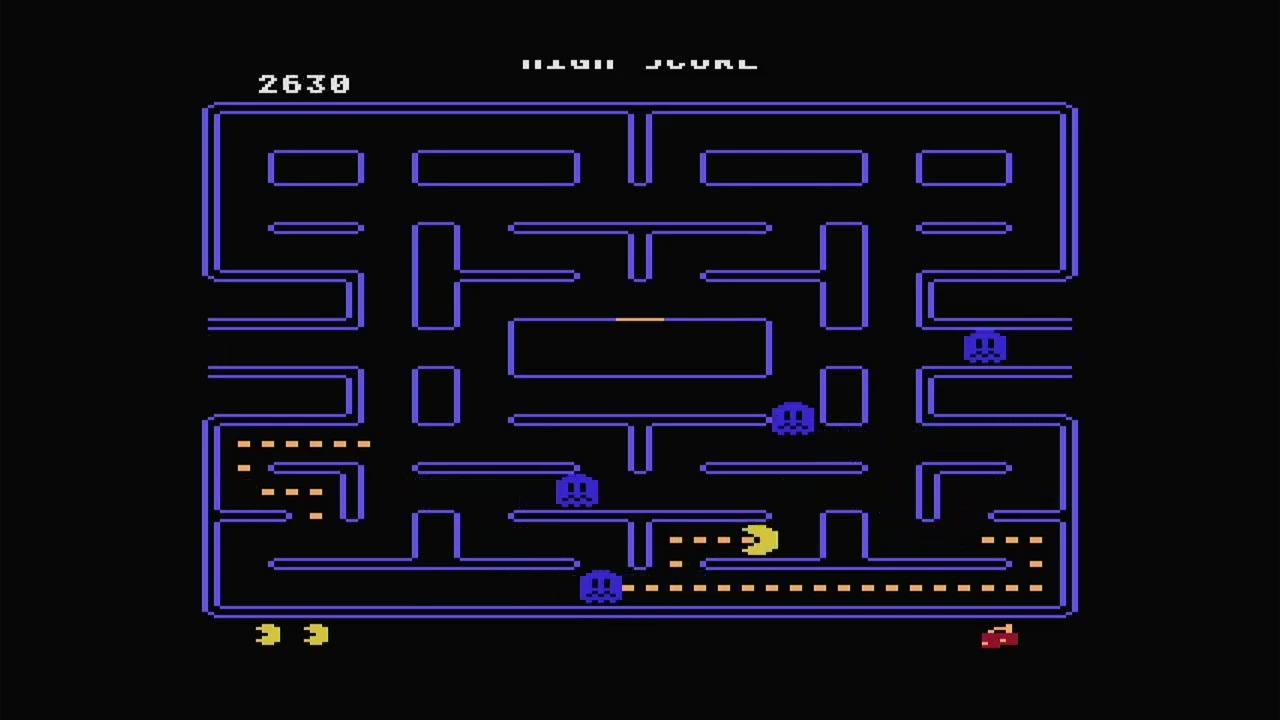Click the ghost near the maze center
The width and height of the screenshot is (1280, 720).
tap(792, 418)
